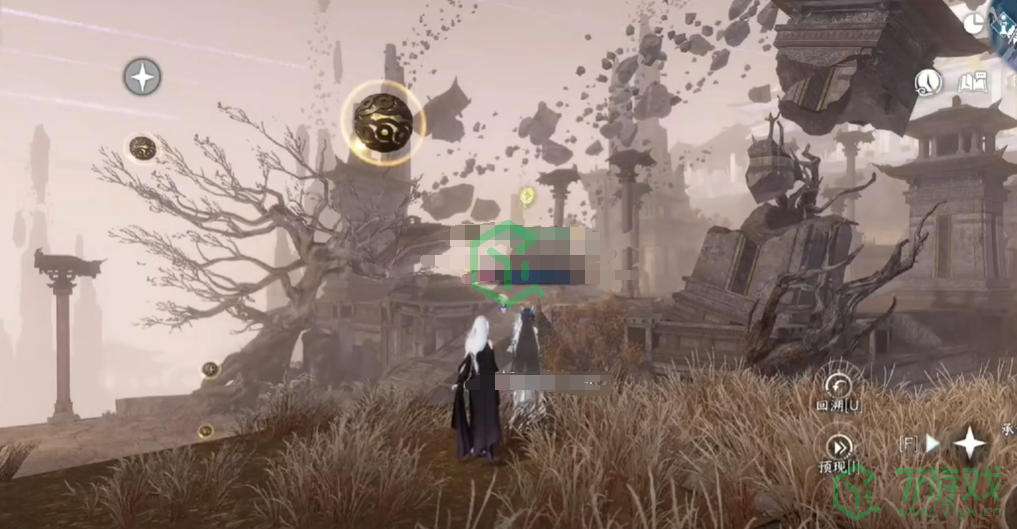Tap the 回溯 rewind button
Screen dimensions: 1017x529
(x=837, y=384)
